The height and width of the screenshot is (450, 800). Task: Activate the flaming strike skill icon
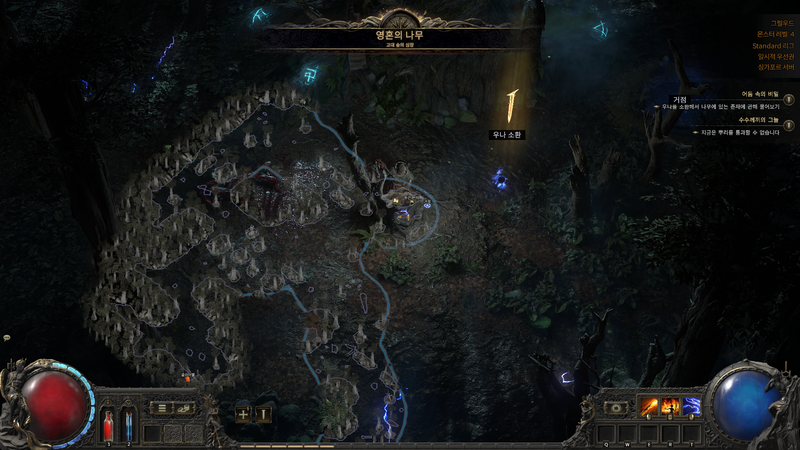coord(649,408)
